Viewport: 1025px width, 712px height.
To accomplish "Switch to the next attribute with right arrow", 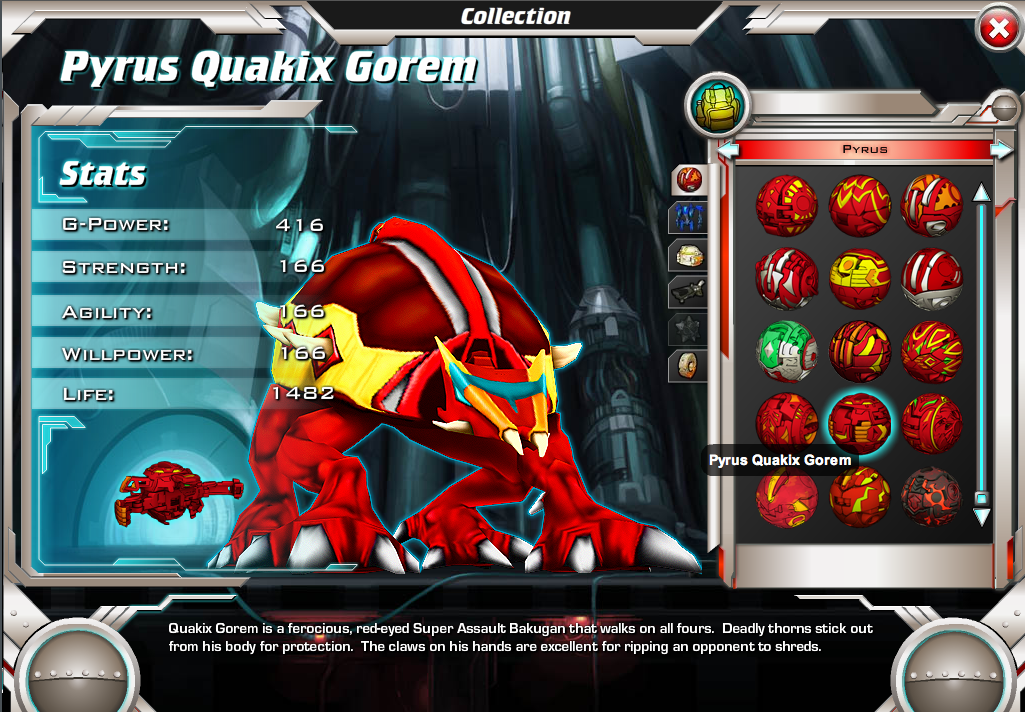I will [1000, 150].
